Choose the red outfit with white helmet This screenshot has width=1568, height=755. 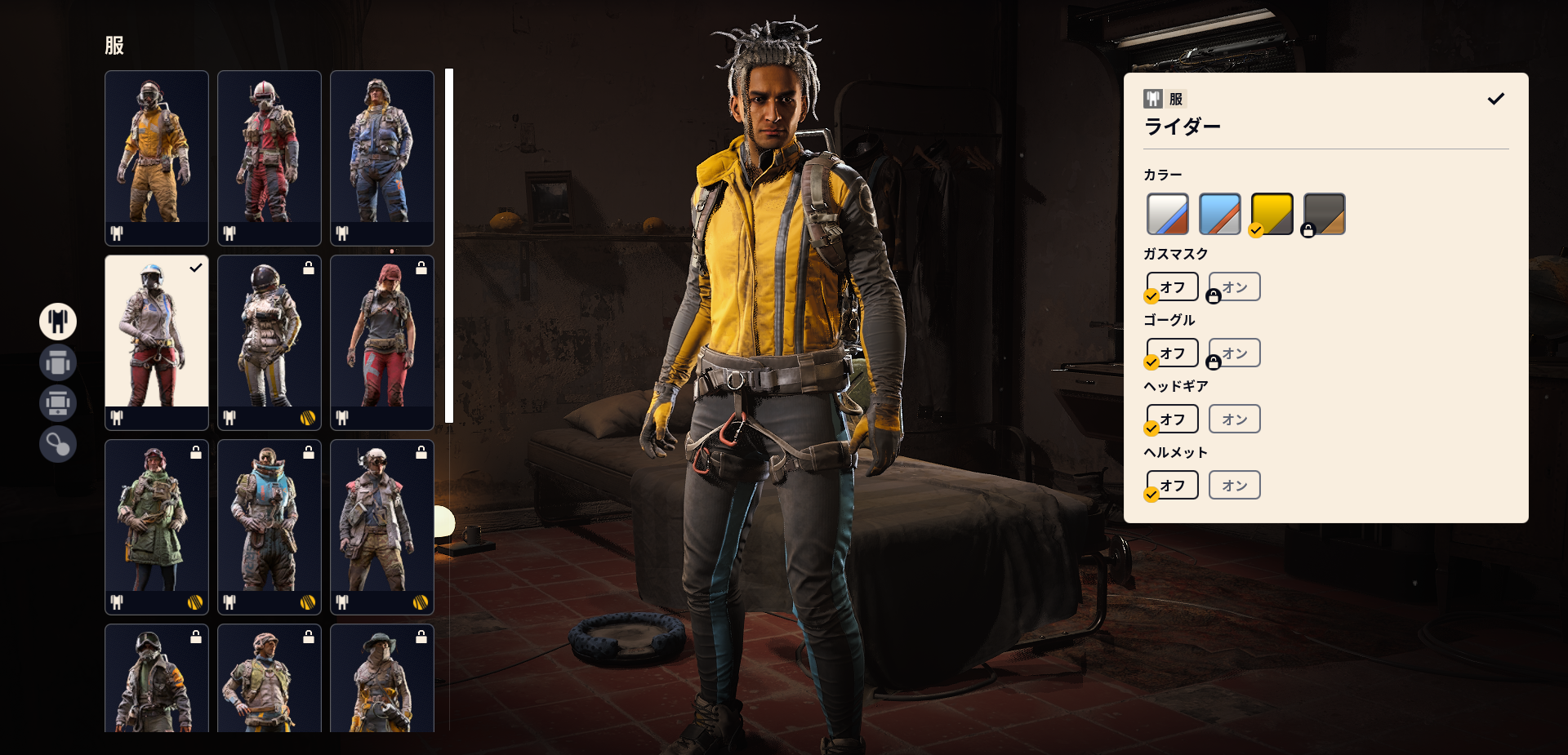[269, 158]
